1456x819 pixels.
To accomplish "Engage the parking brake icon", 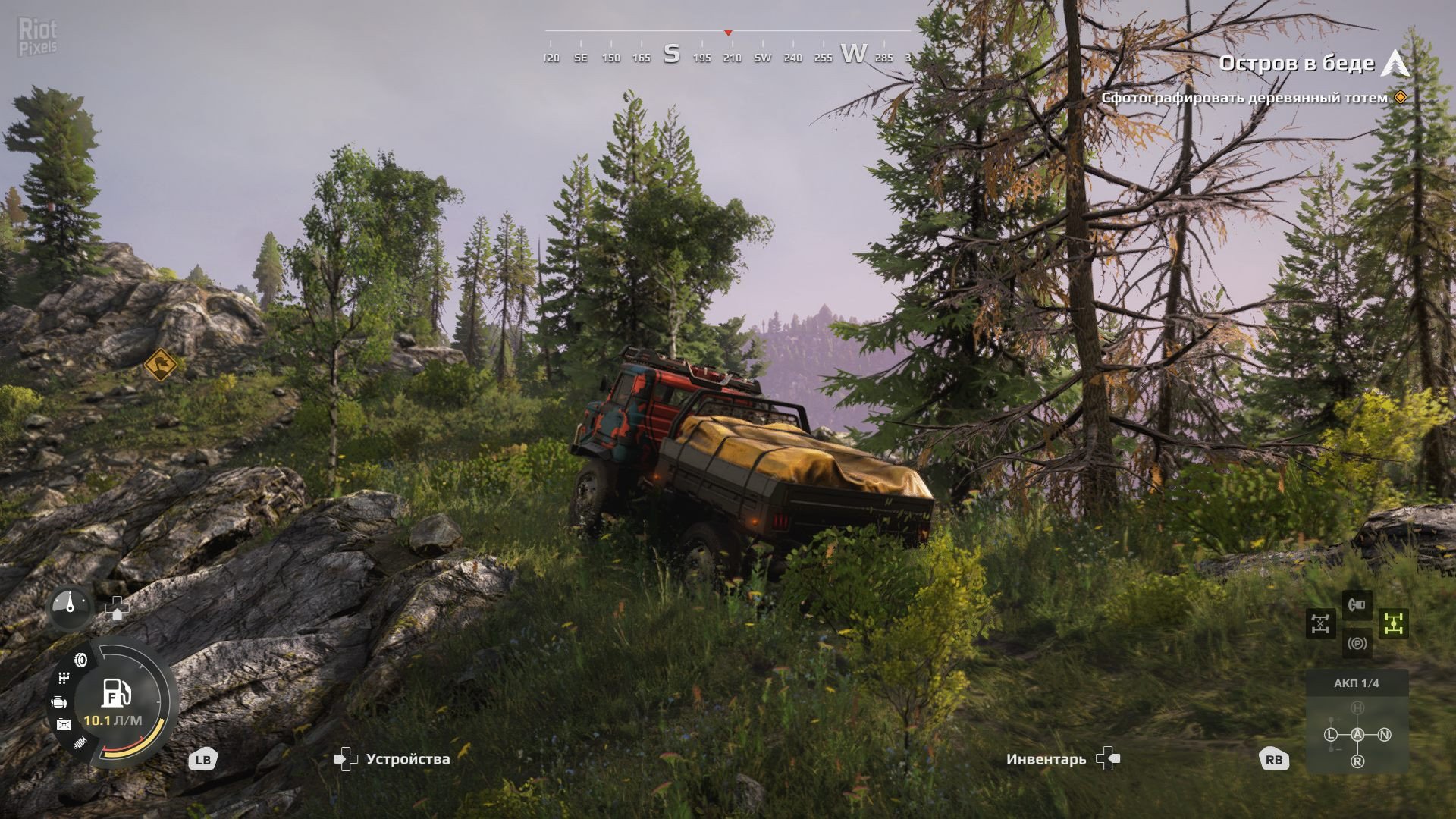I will pos(1357,644).
